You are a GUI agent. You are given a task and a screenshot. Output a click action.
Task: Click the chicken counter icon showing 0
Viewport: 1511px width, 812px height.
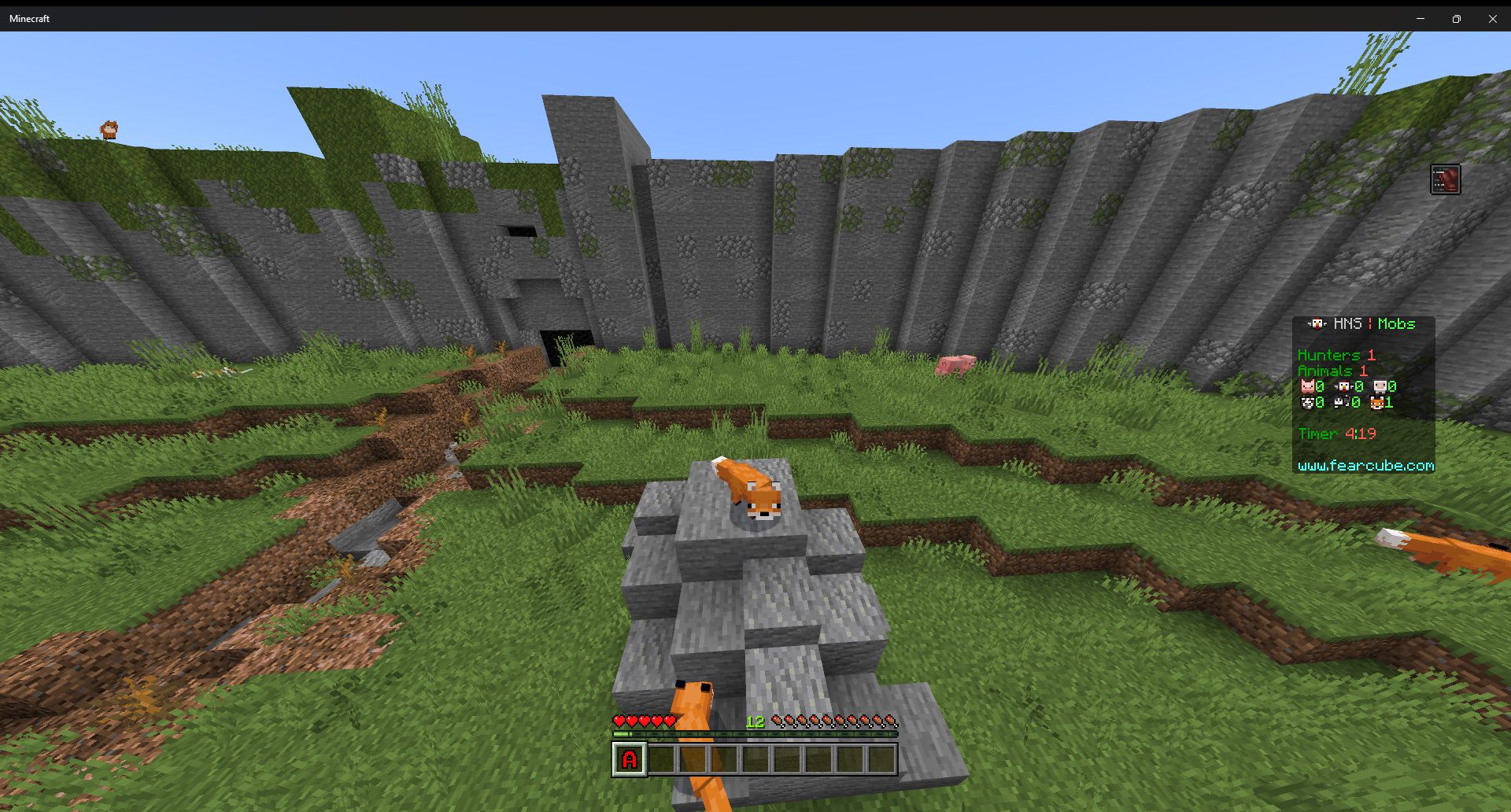pos(1343,386)
